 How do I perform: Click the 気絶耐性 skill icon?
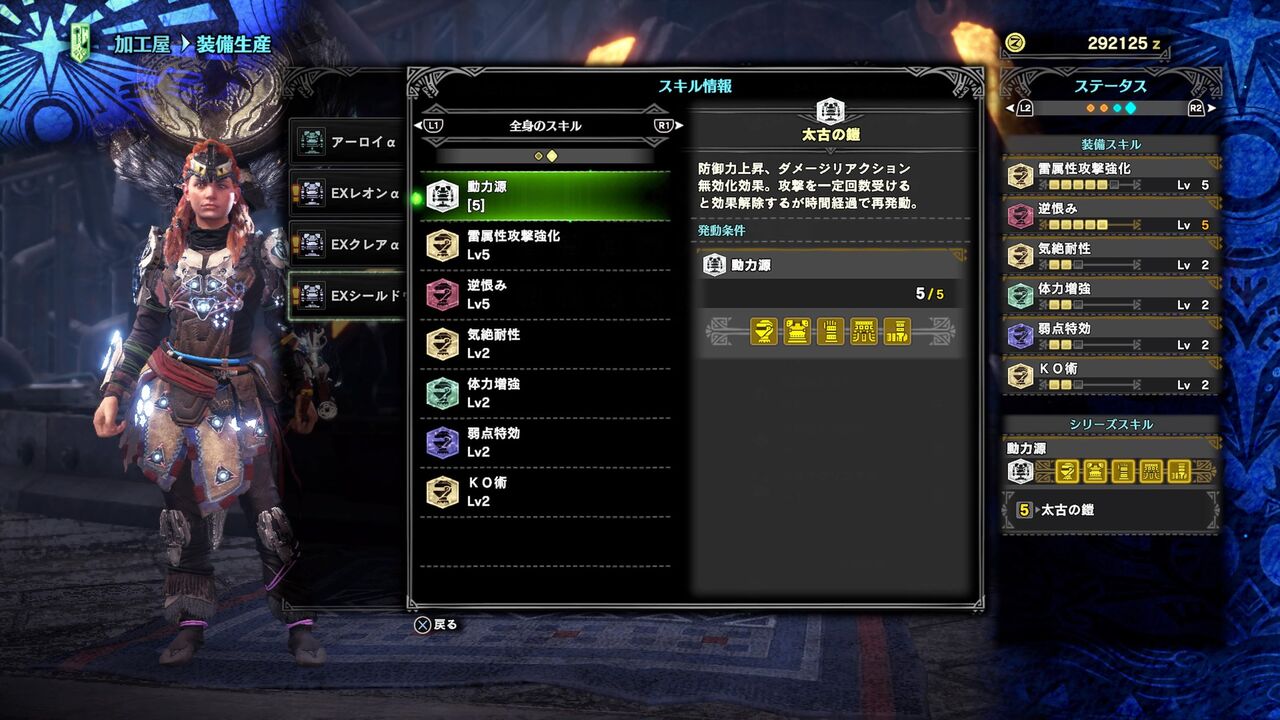click(x=441, y=344)
